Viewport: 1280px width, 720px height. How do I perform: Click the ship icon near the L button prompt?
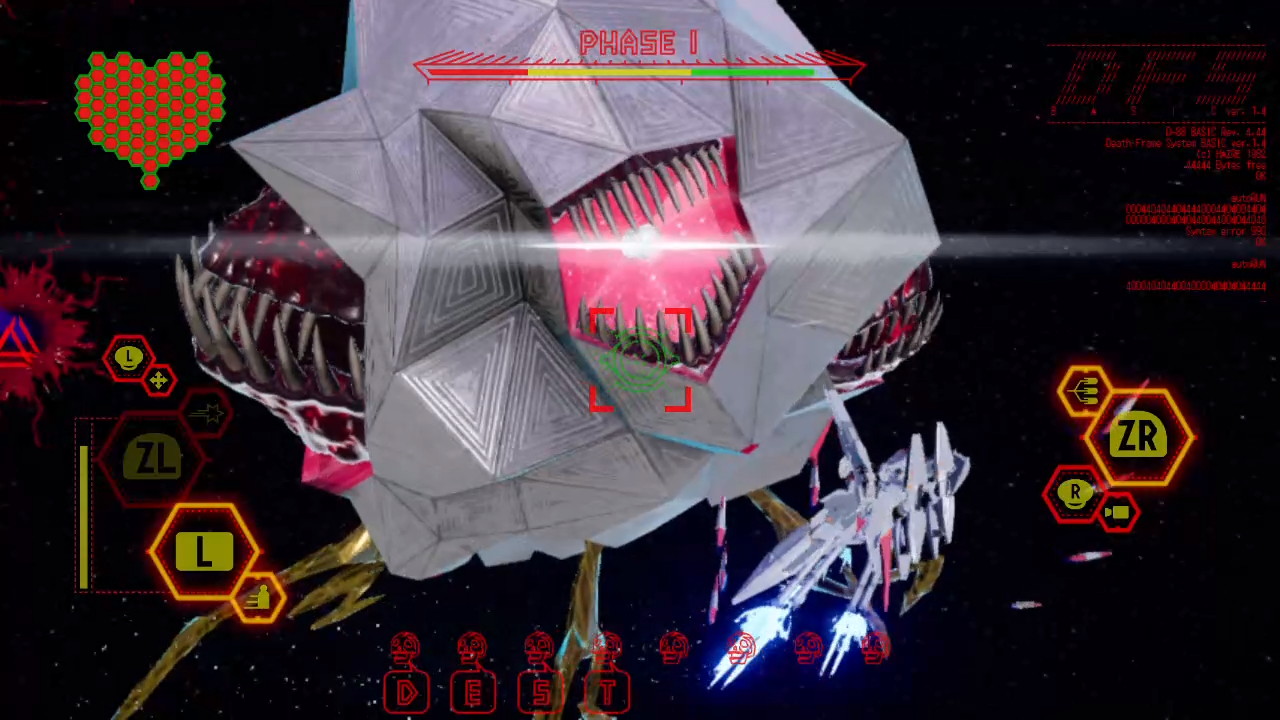pos(260,595)
